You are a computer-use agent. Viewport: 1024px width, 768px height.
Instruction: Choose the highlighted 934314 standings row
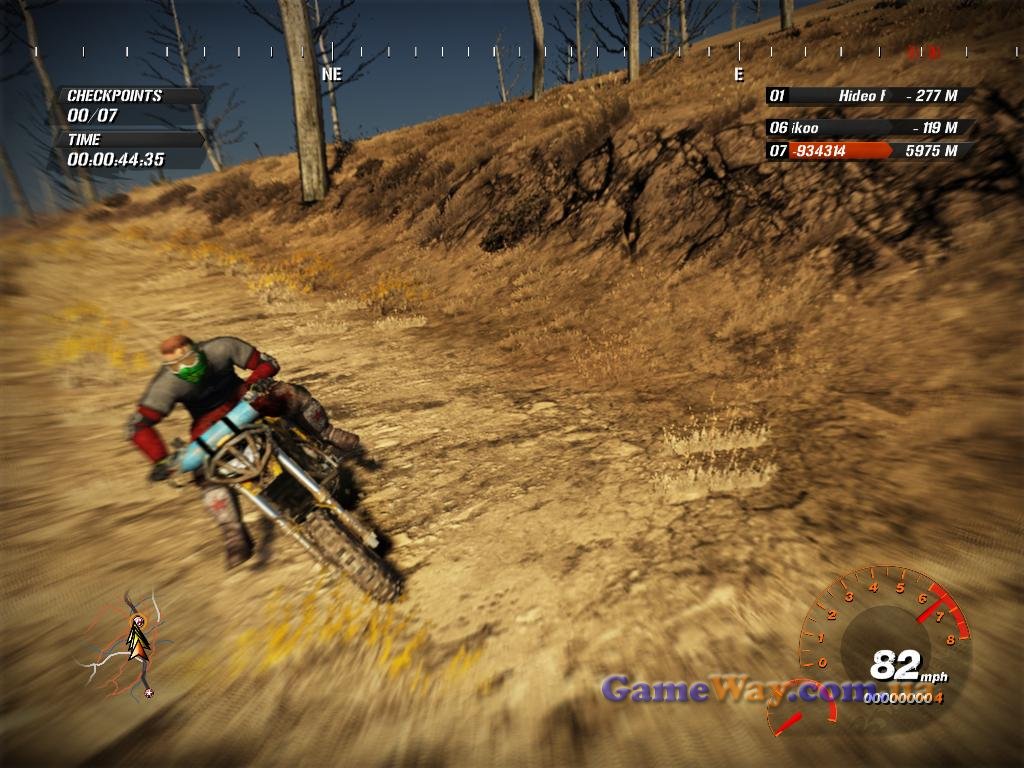(868, 151)
